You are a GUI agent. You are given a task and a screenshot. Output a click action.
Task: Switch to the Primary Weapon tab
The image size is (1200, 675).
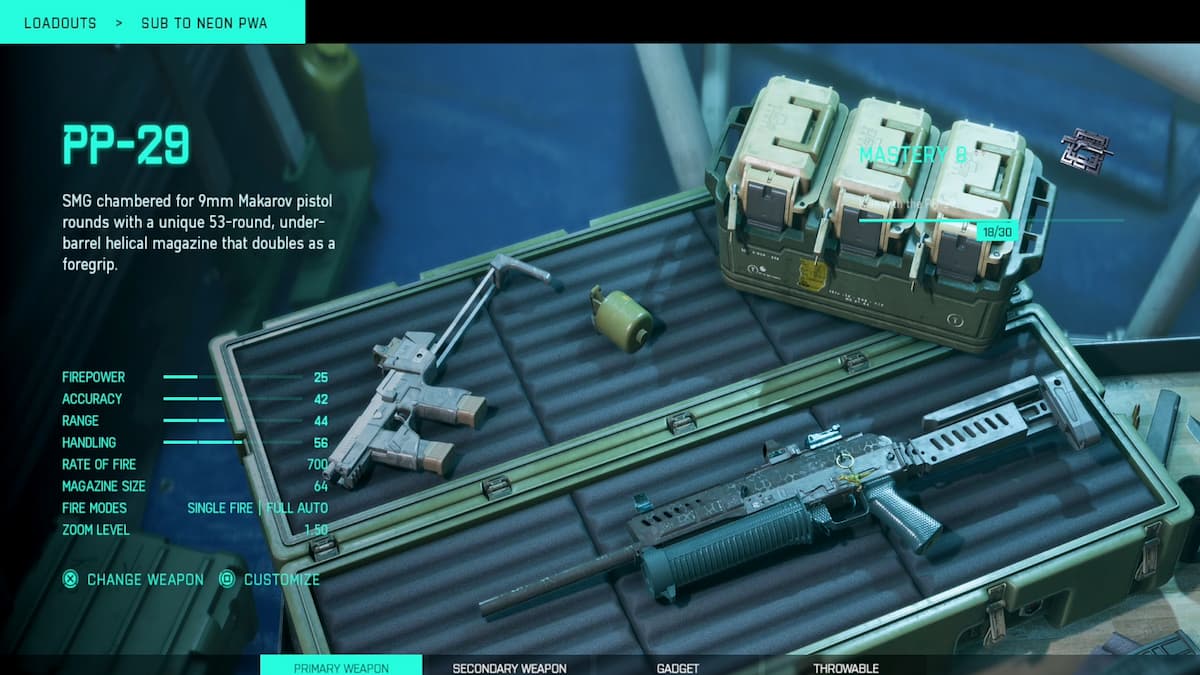pyautogui.click(x=341, y=667)
